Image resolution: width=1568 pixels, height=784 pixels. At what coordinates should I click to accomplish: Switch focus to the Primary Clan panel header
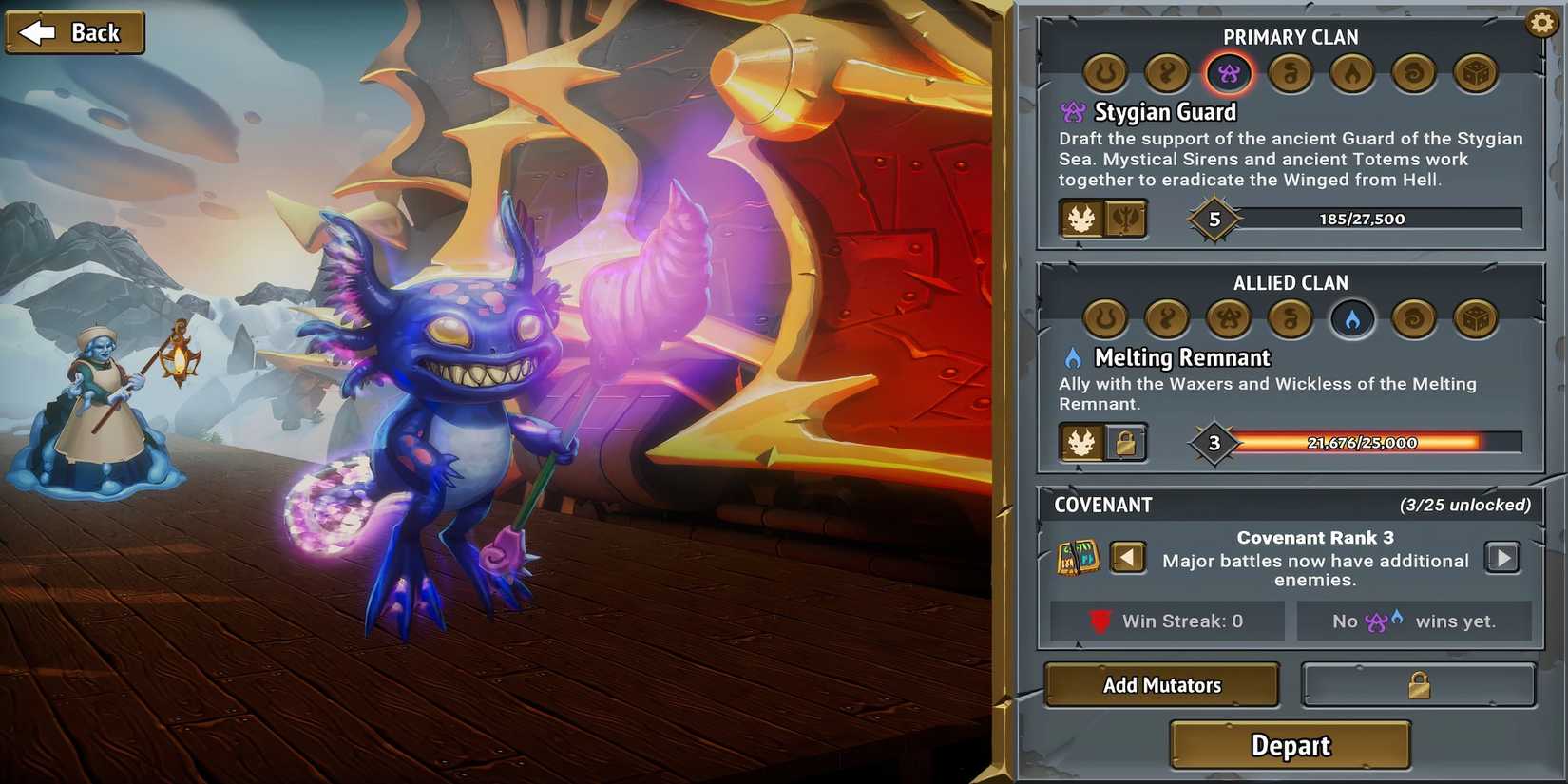[1291, 37]
